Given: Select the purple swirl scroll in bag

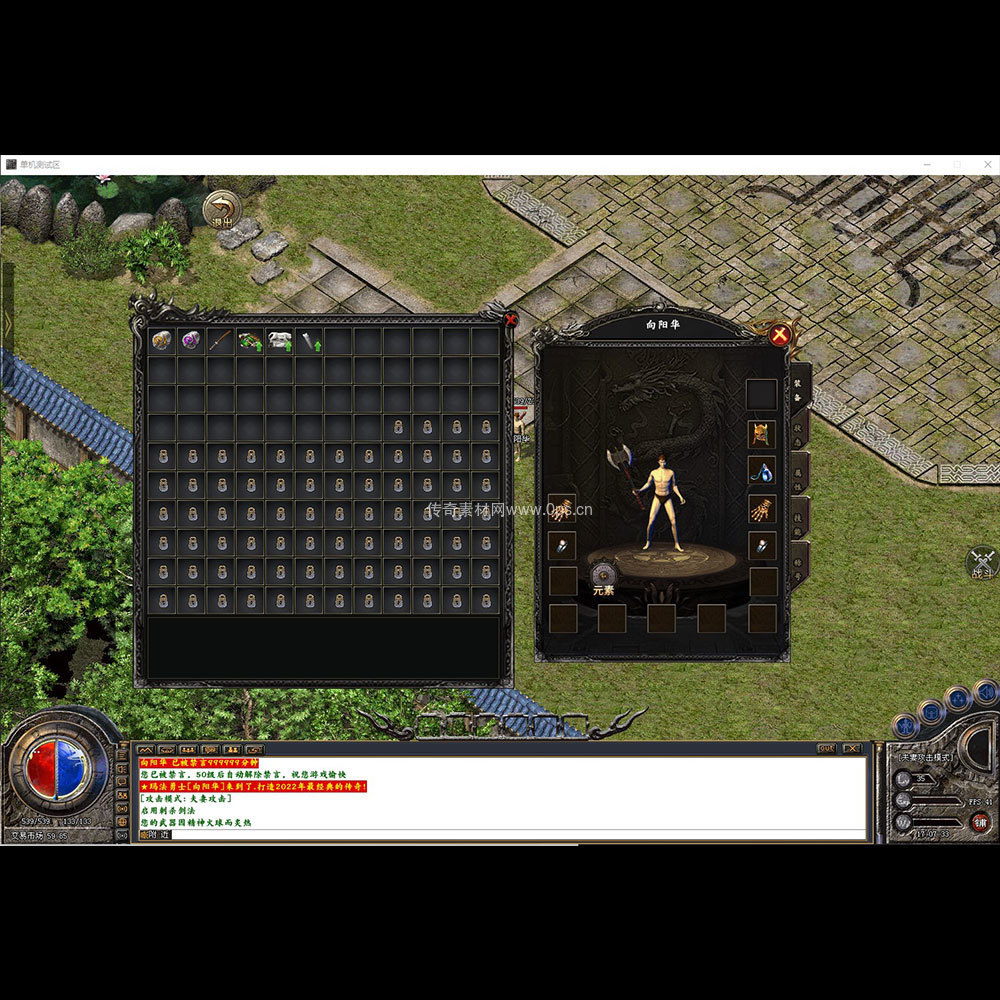Looking at the screenshot, I should pyautogui.click(x=190, y=341).
